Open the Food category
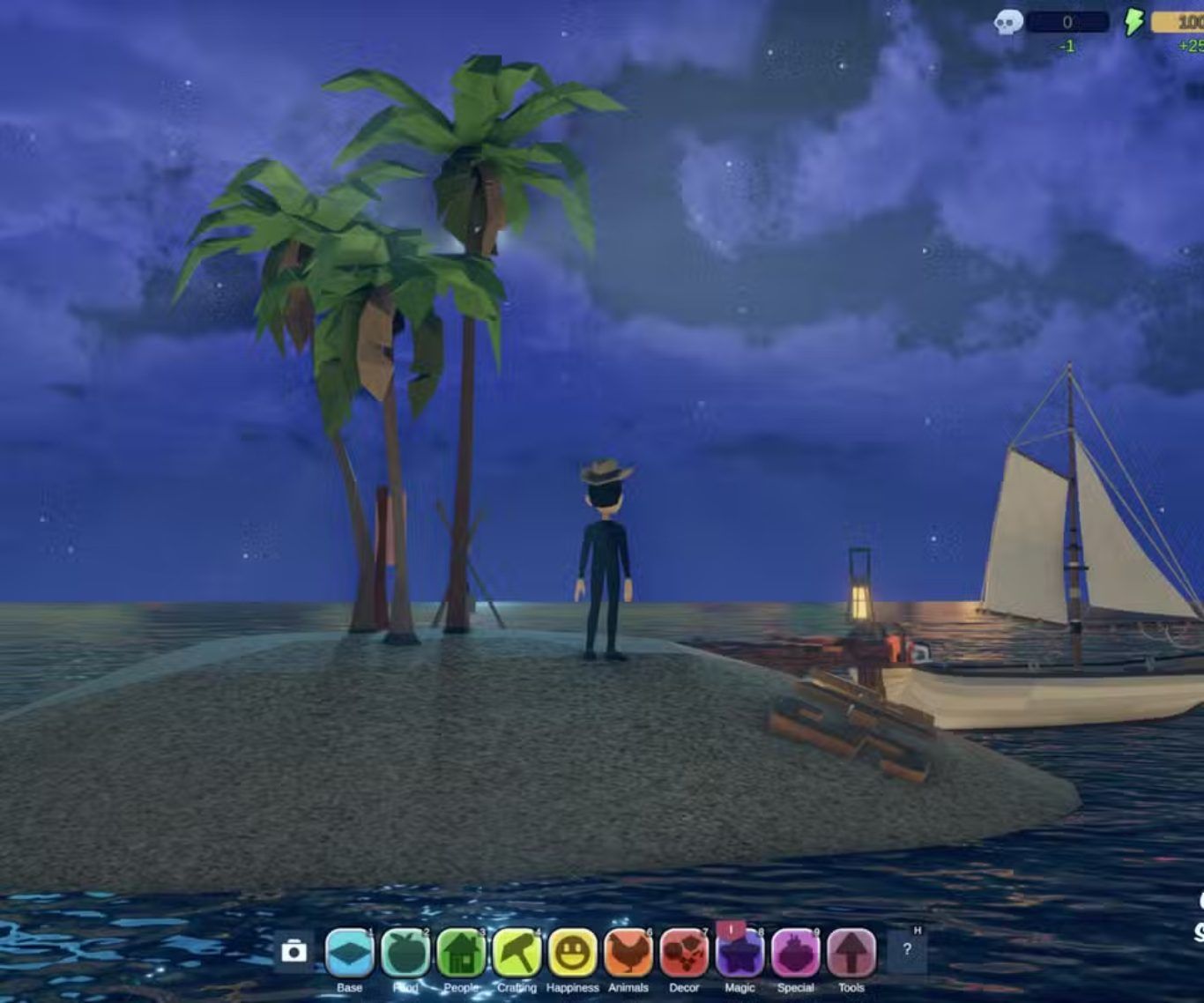The image size is (1204, 1003). click(x=405, y=953)
